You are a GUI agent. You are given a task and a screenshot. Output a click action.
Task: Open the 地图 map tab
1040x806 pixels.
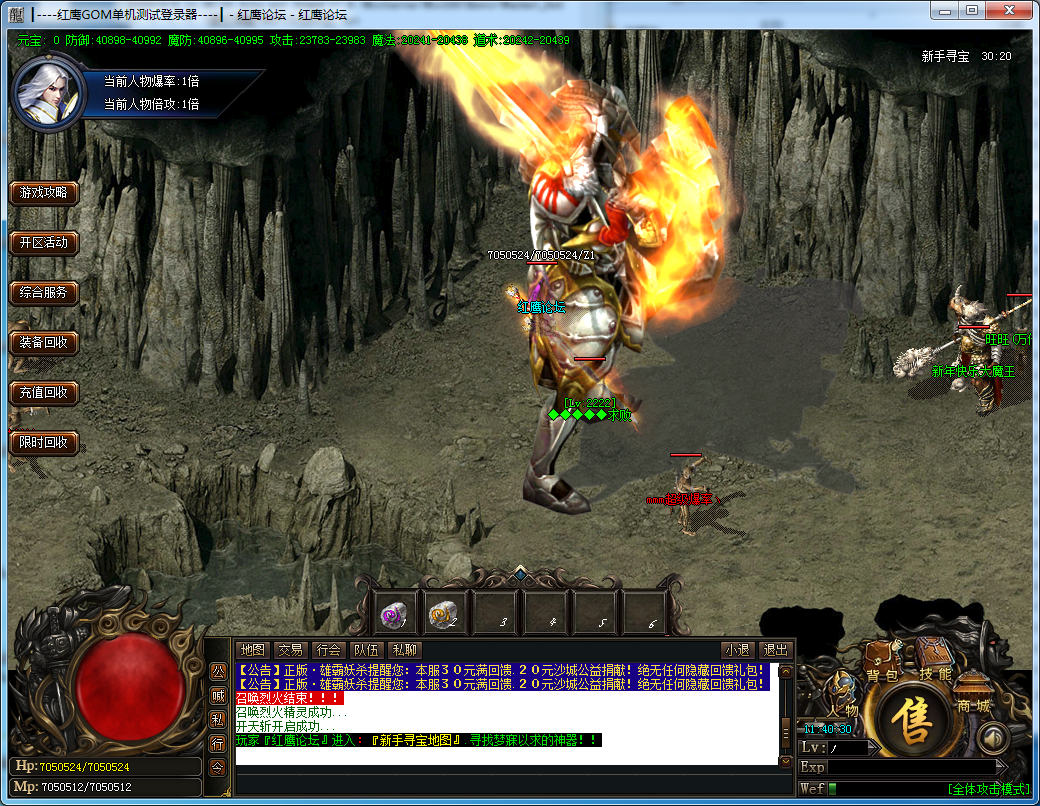[x=253, y=649]
